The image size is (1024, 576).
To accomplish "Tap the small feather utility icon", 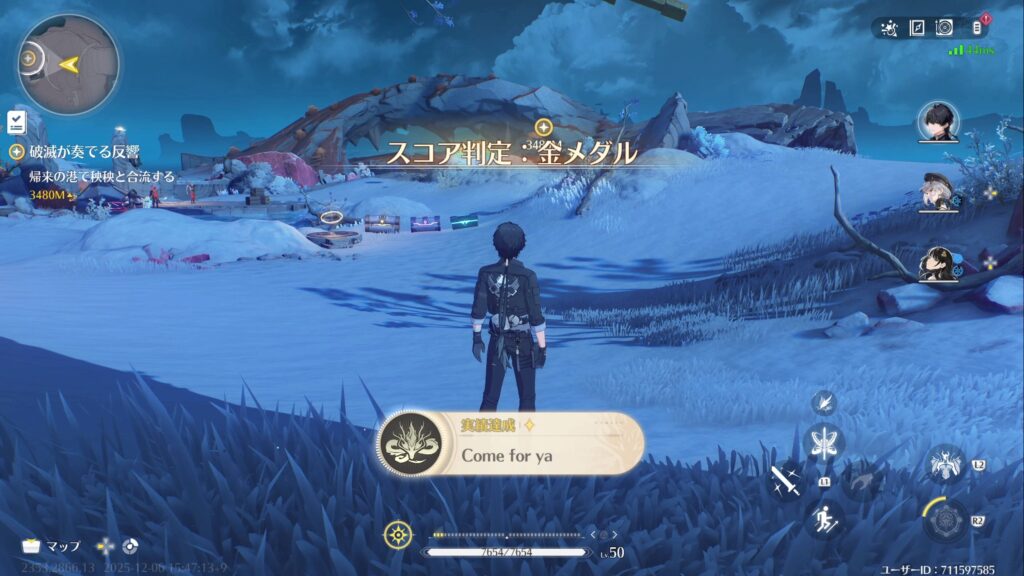I will pyautogui.click(x=824, y=402).
